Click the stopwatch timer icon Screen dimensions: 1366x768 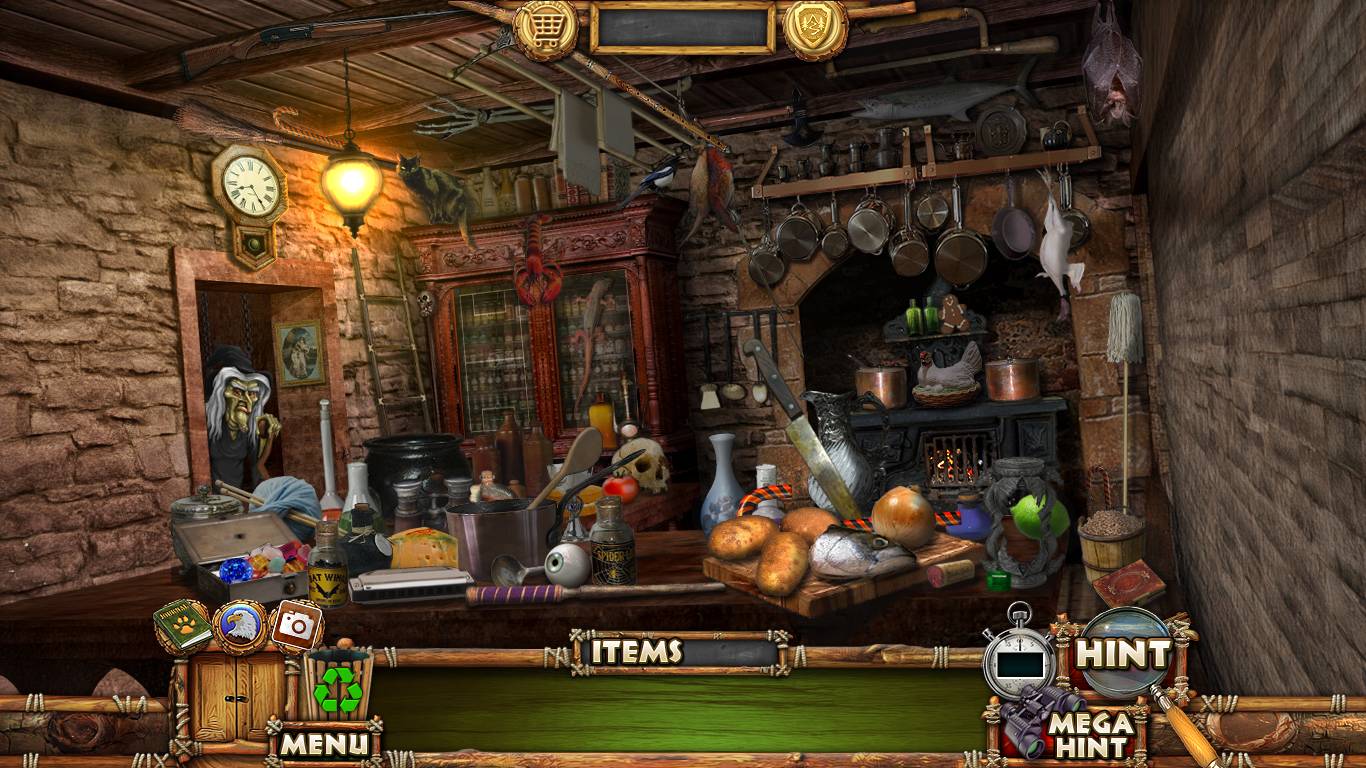pos(1018,656)
